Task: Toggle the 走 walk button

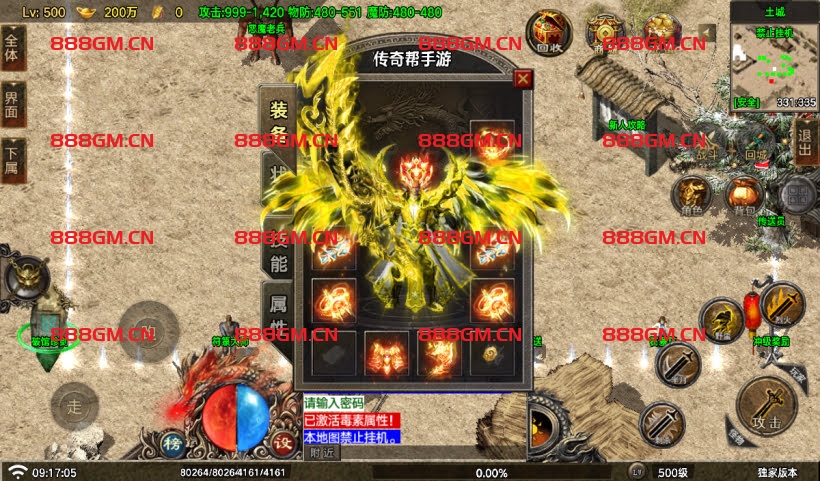Action: tap(73, 405)
